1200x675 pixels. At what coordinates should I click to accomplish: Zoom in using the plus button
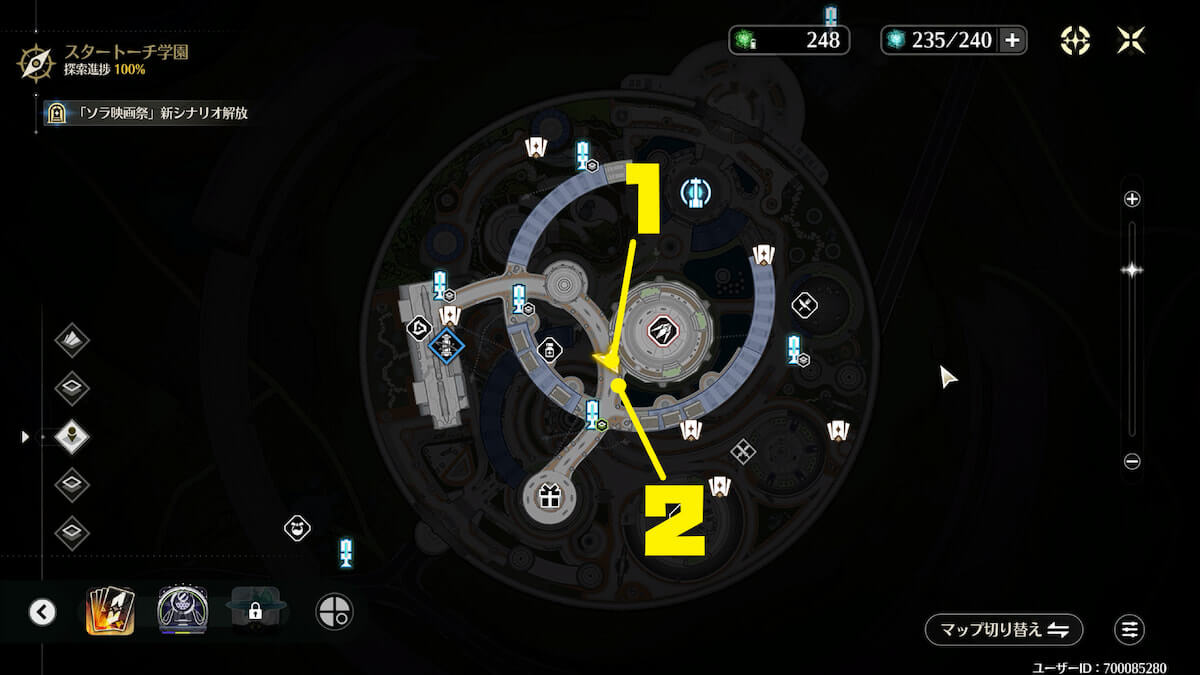coord(1132,199)
